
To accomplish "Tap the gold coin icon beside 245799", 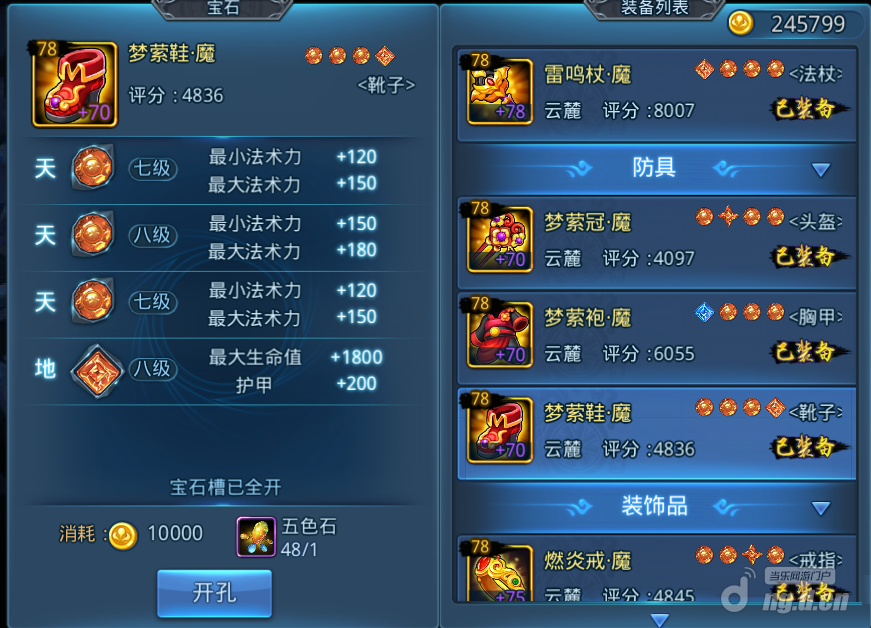I will pos(741,24).
